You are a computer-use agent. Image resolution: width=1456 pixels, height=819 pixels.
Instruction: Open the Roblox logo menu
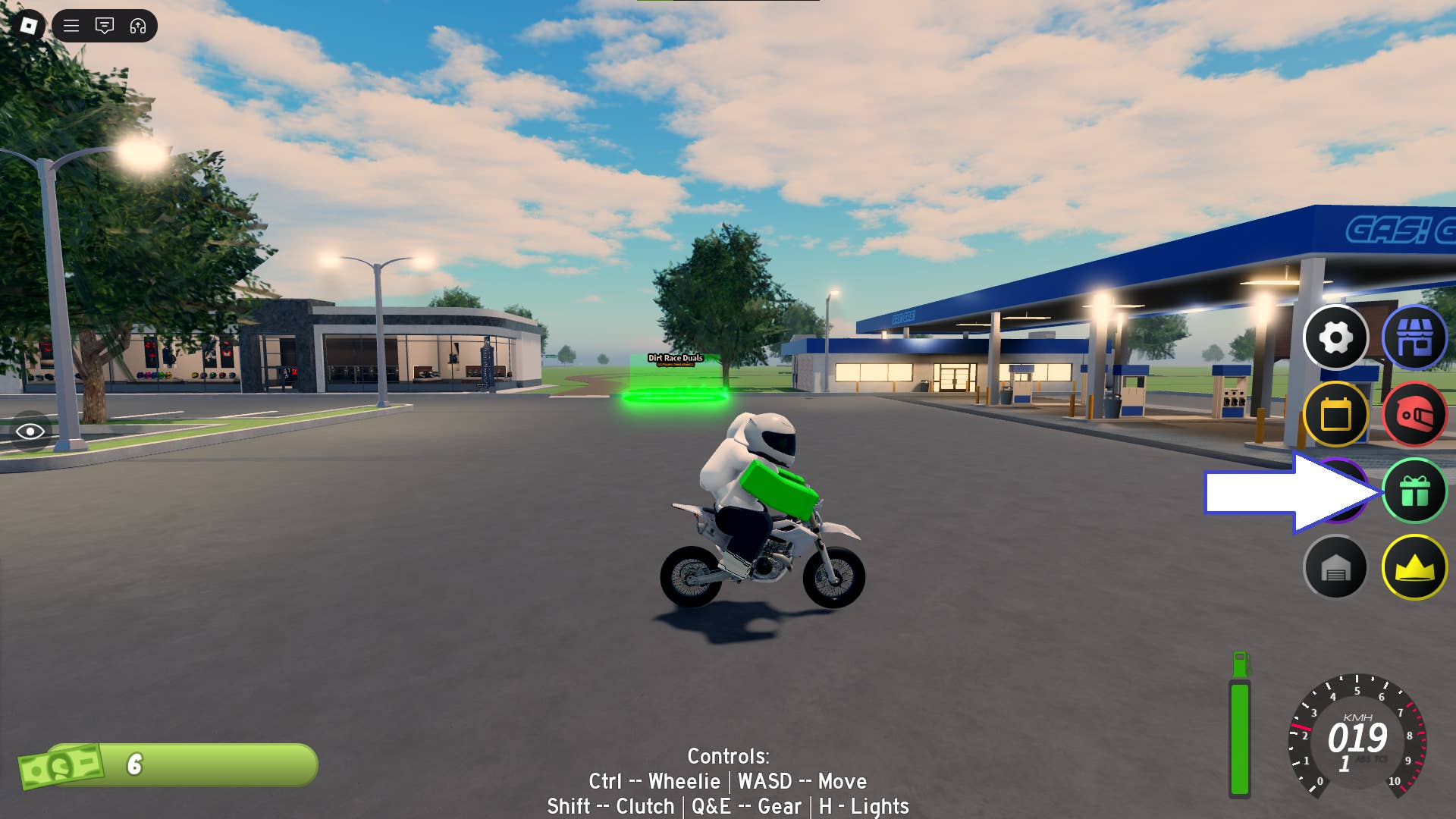[28, 27]
